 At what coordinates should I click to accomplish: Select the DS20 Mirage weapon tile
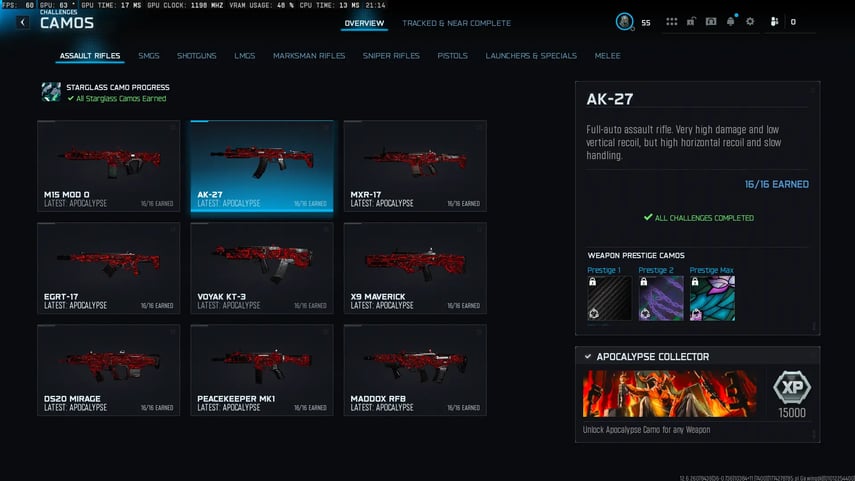click(109, 370)
